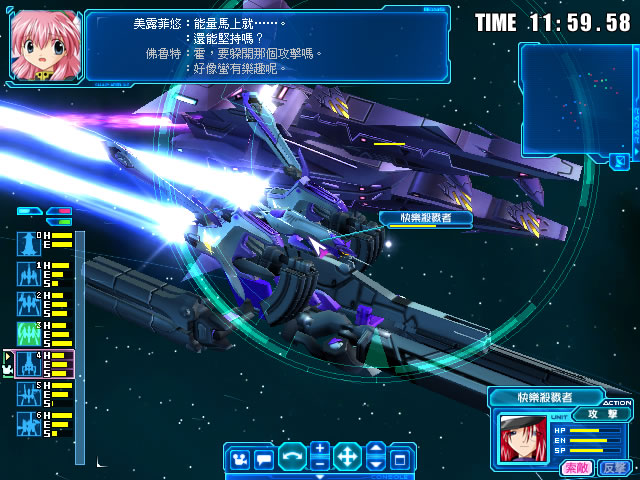Zoom in with the plus button

point(319,450)
